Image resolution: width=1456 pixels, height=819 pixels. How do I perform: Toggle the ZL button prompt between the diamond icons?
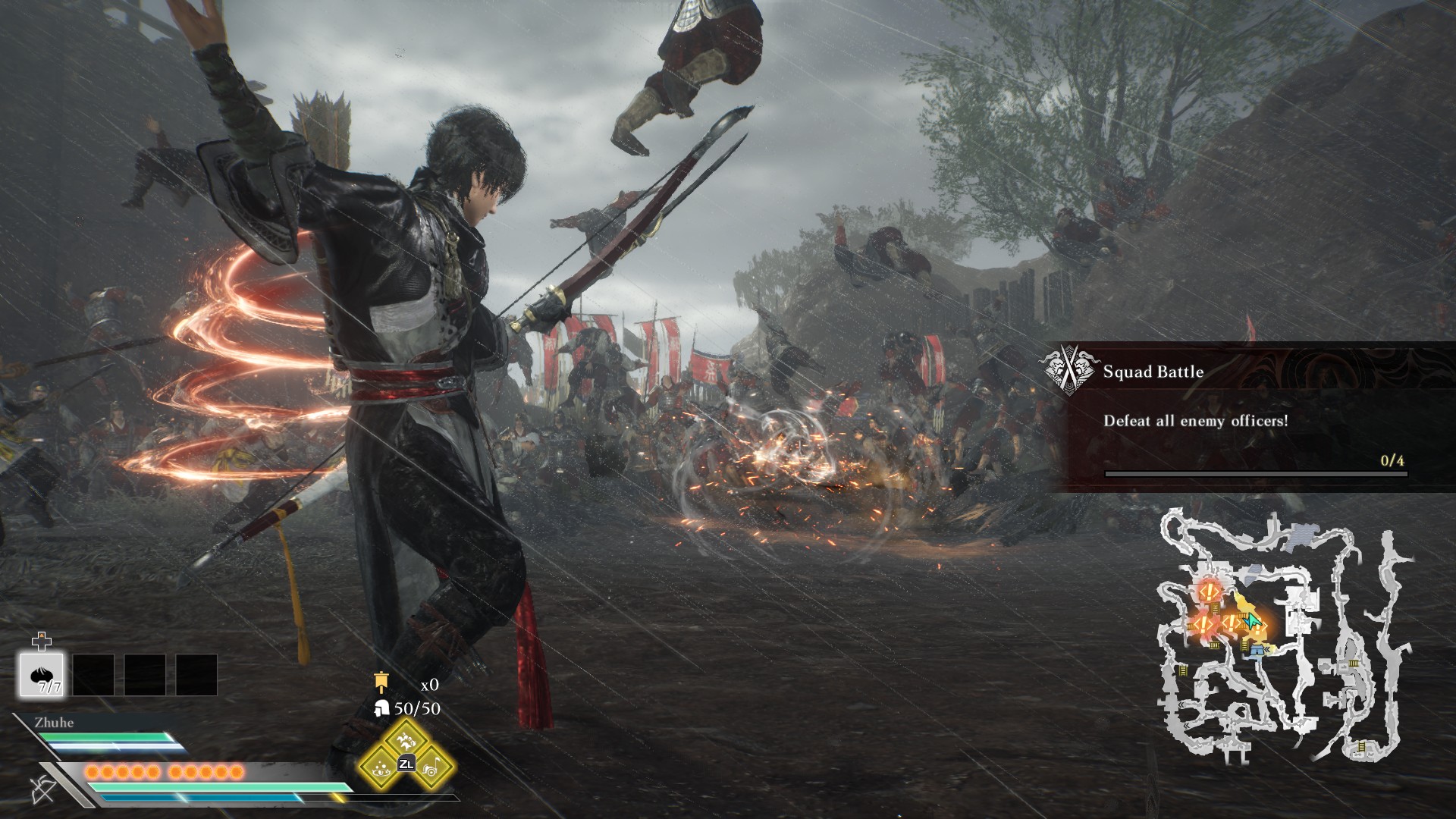[x=406, y=764]
